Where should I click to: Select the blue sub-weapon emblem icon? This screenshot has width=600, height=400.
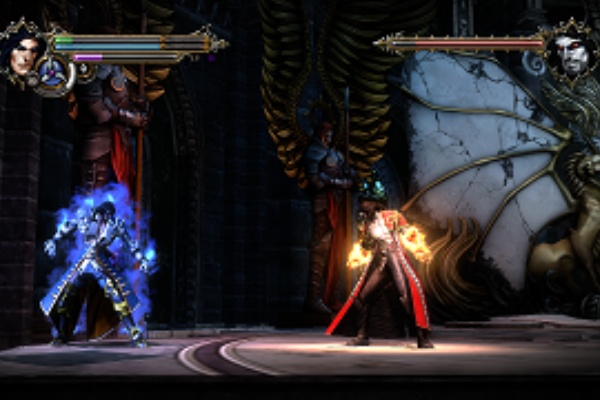click(x=54, y=73)
